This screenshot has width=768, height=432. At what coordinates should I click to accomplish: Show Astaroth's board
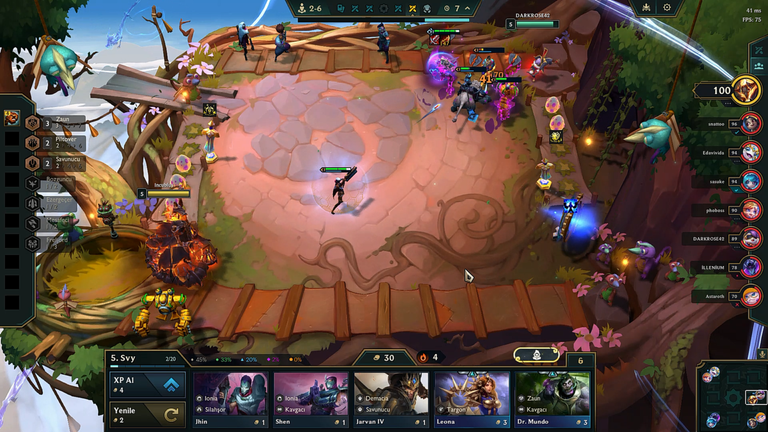pyautogui.click(x=750, y=296)
